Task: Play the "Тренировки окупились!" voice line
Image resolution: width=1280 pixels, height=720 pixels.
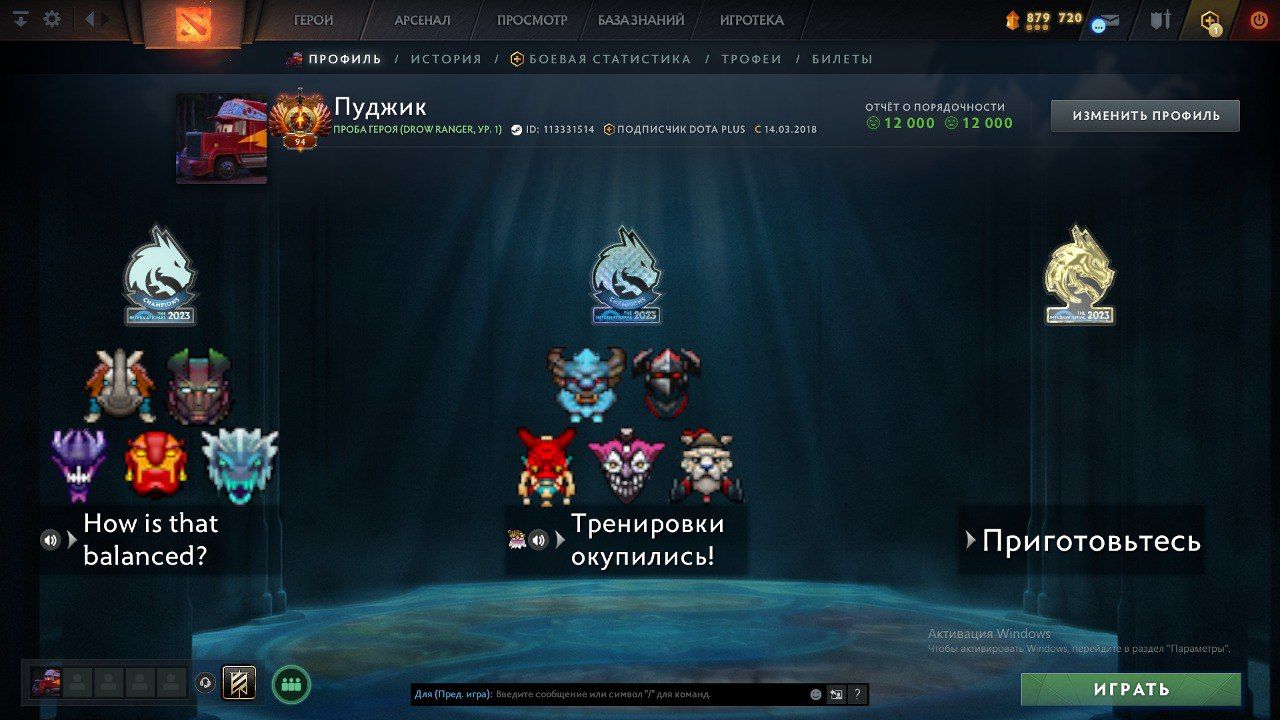Action: click(538, 540)
